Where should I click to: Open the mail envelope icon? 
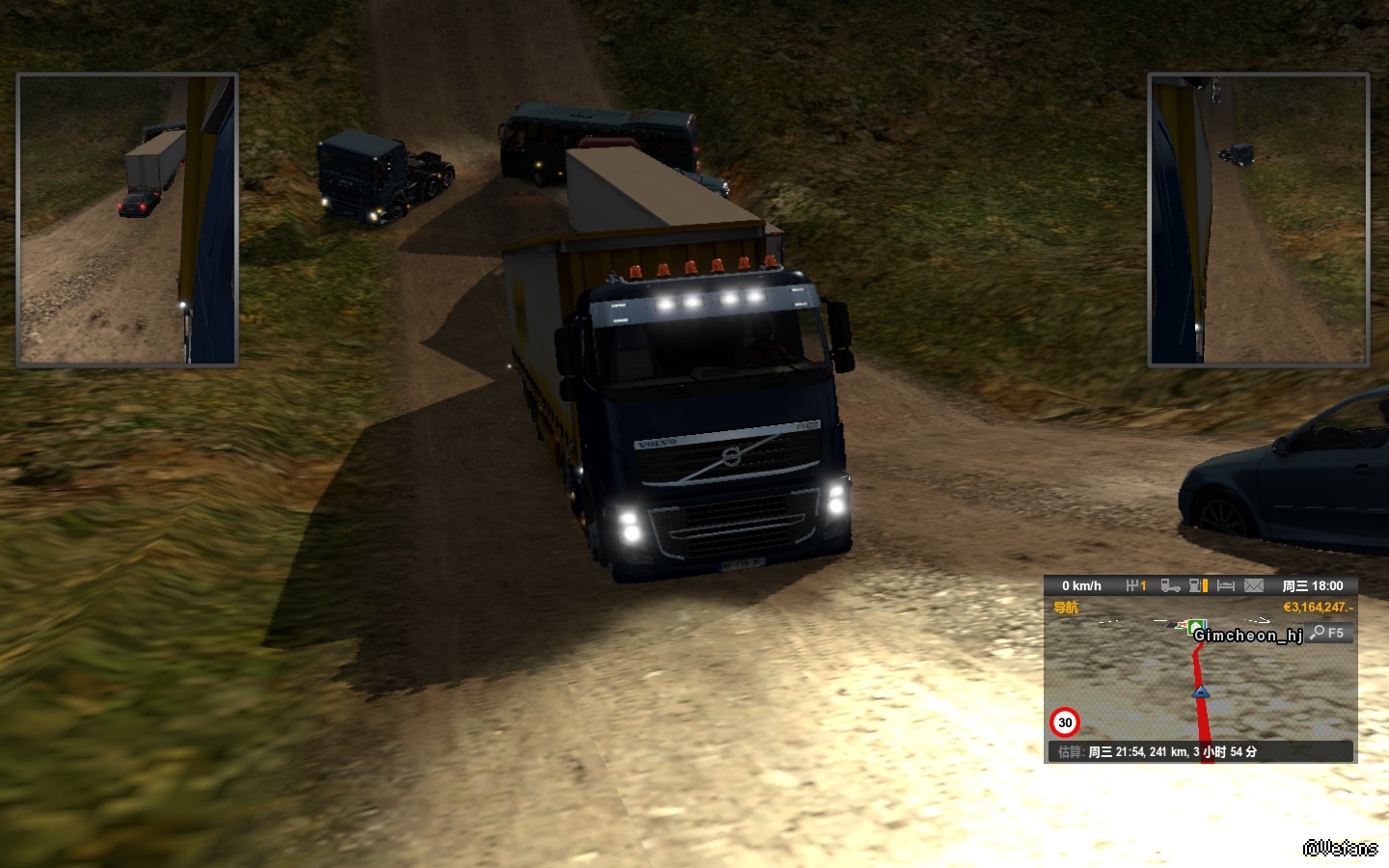click(1254, 585)
